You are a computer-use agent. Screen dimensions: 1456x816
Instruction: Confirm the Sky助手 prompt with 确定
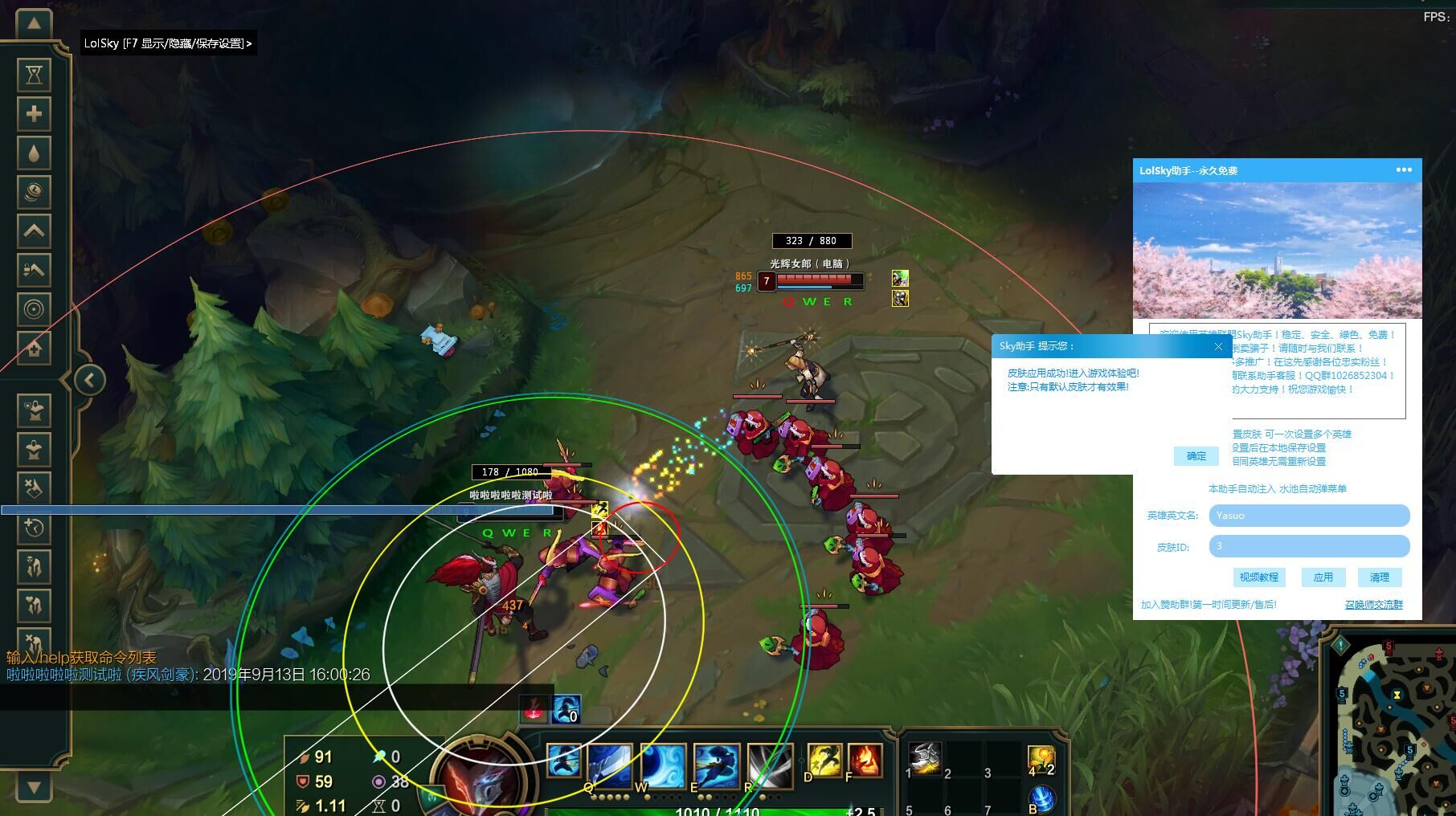click(x=1196, y=456)
